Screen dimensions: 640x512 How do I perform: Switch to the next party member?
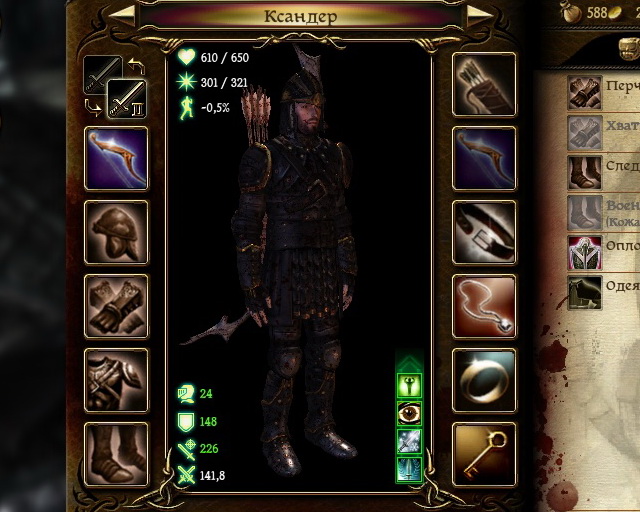click(x=479, y=14)
